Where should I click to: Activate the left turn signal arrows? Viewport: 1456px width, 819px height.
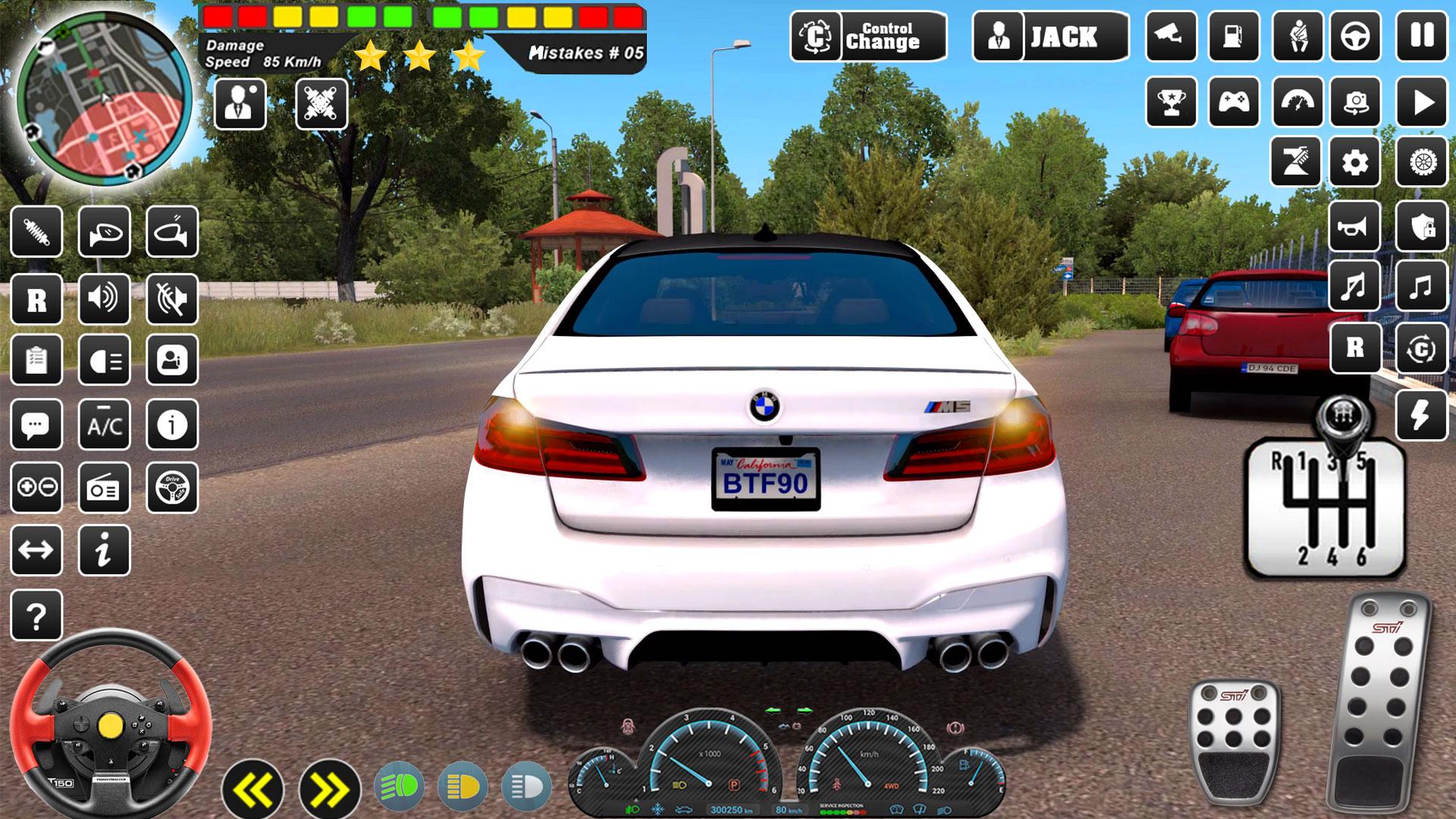coord(253,789)
